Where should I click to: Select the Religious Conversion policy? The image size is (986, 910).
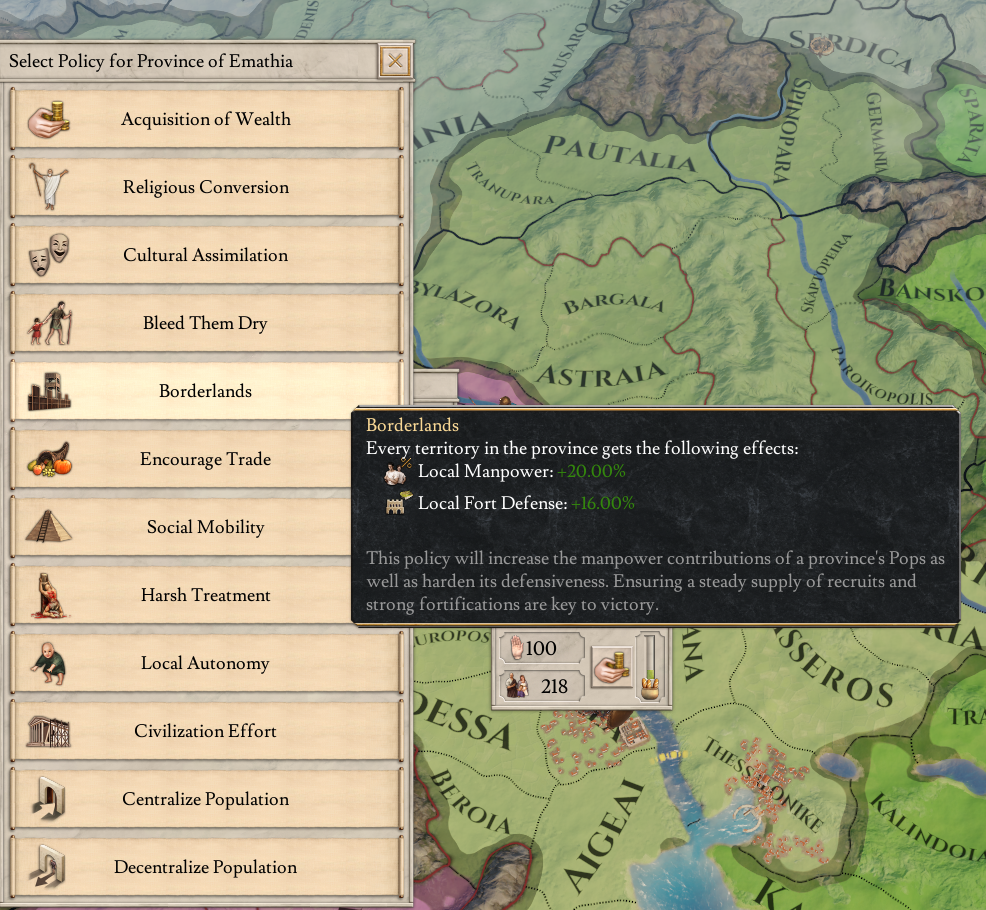point(206,188)
